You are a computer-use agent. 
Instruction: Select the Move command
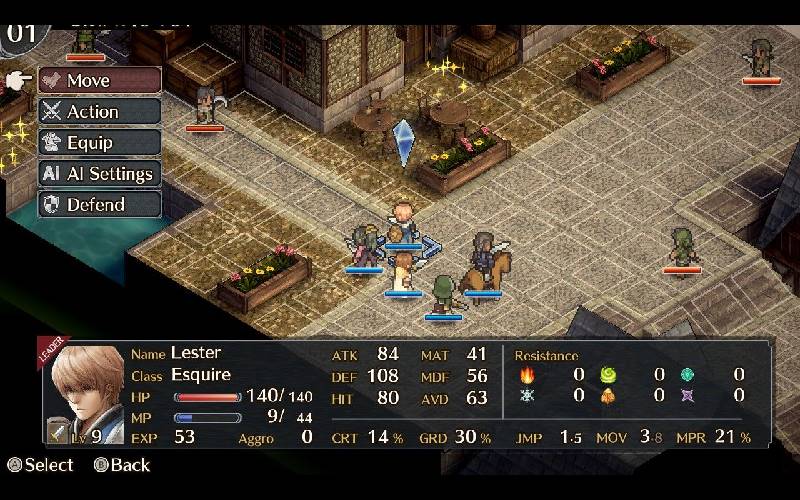[x=99, y=81]
